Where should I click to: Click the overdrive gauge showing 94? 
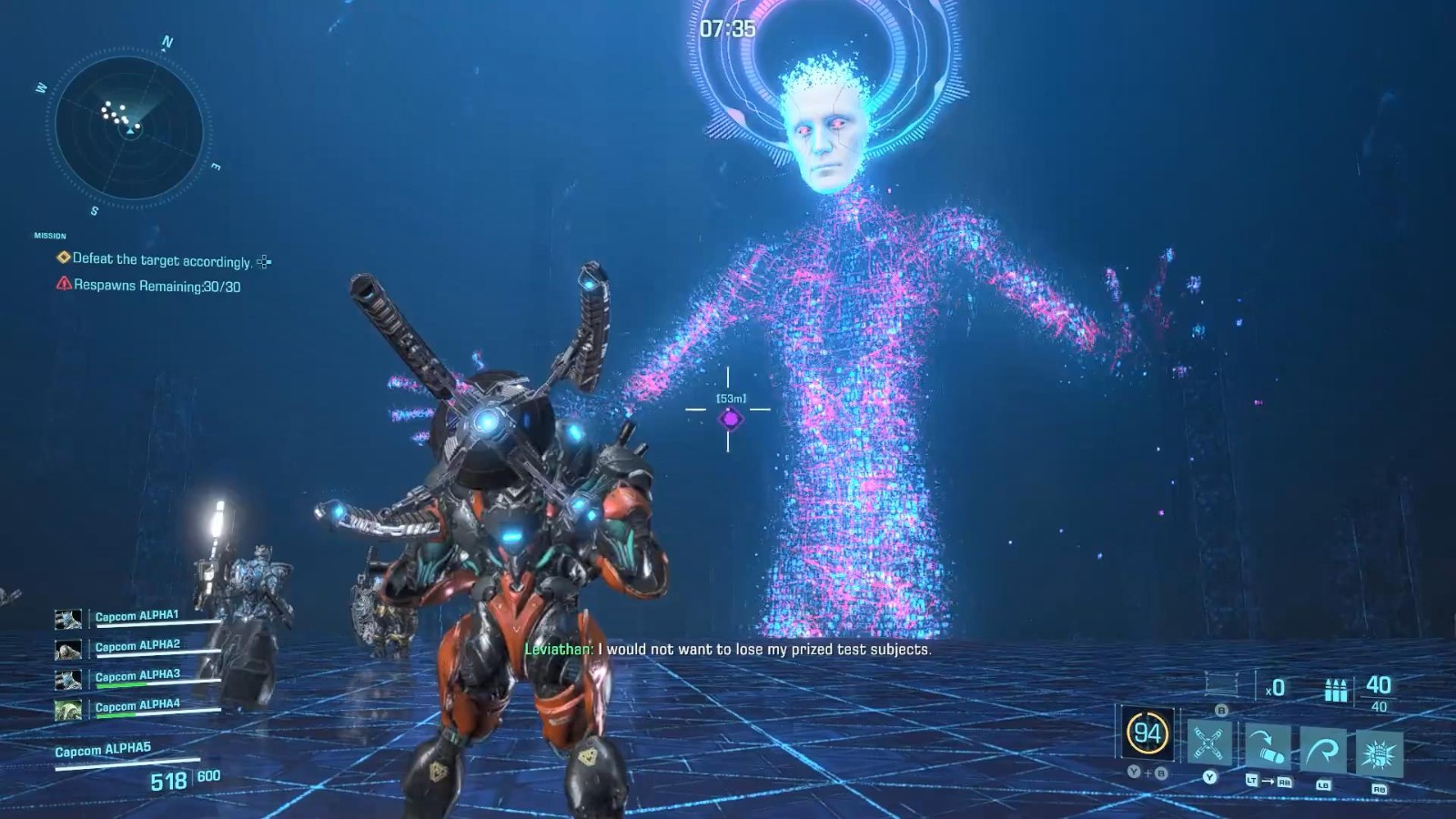point(1147,733)
